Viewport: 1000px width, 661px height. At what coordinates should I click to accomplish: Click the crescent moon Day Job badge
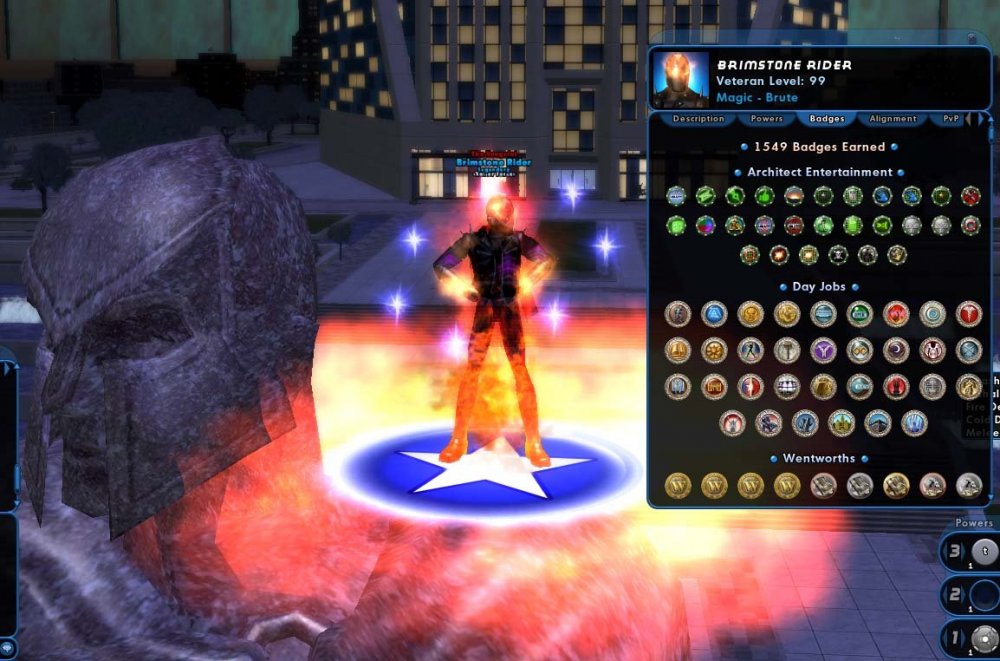(896, 350)
